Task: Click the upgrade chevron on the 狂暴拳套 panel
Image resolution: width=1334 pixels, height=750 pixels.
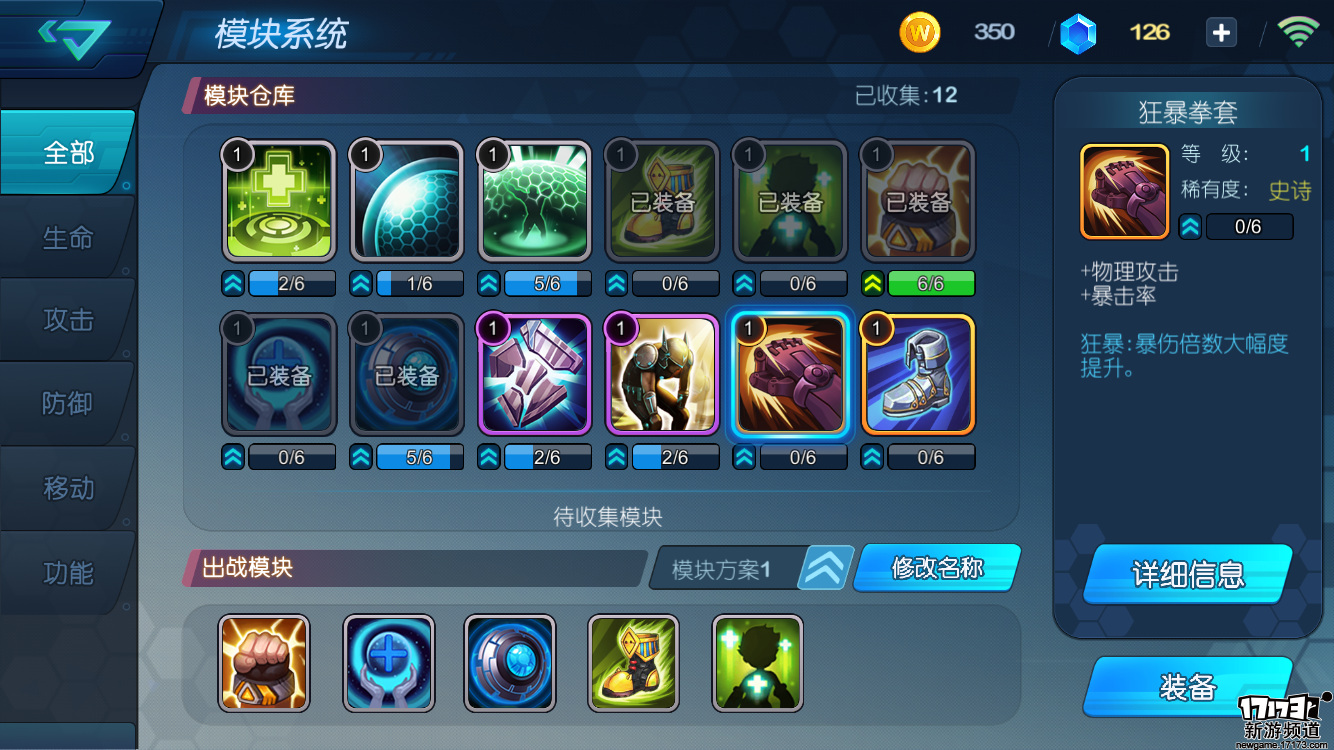Action: point(1189,227)
